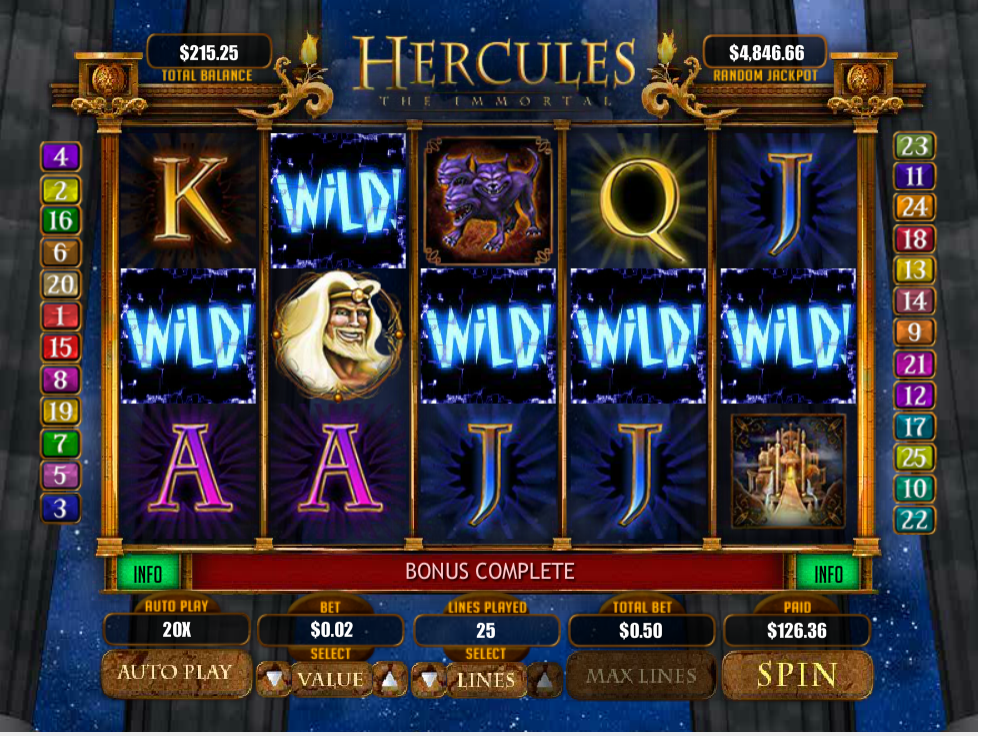
Task: Select payline 3 indicator
Action: tap(60, 508)
